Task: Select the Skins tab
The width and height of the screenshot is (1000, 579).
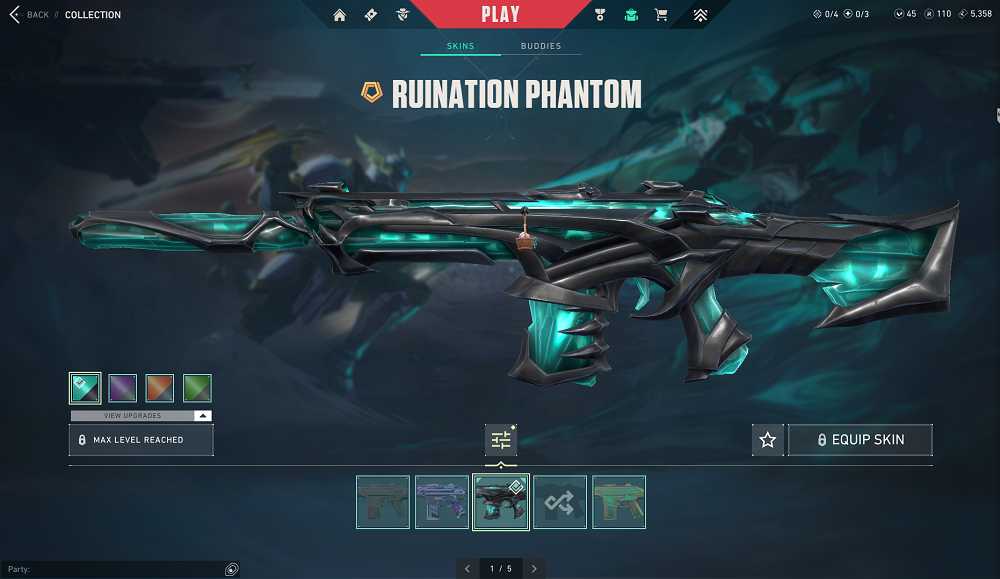Action: [x=460, y=46]
